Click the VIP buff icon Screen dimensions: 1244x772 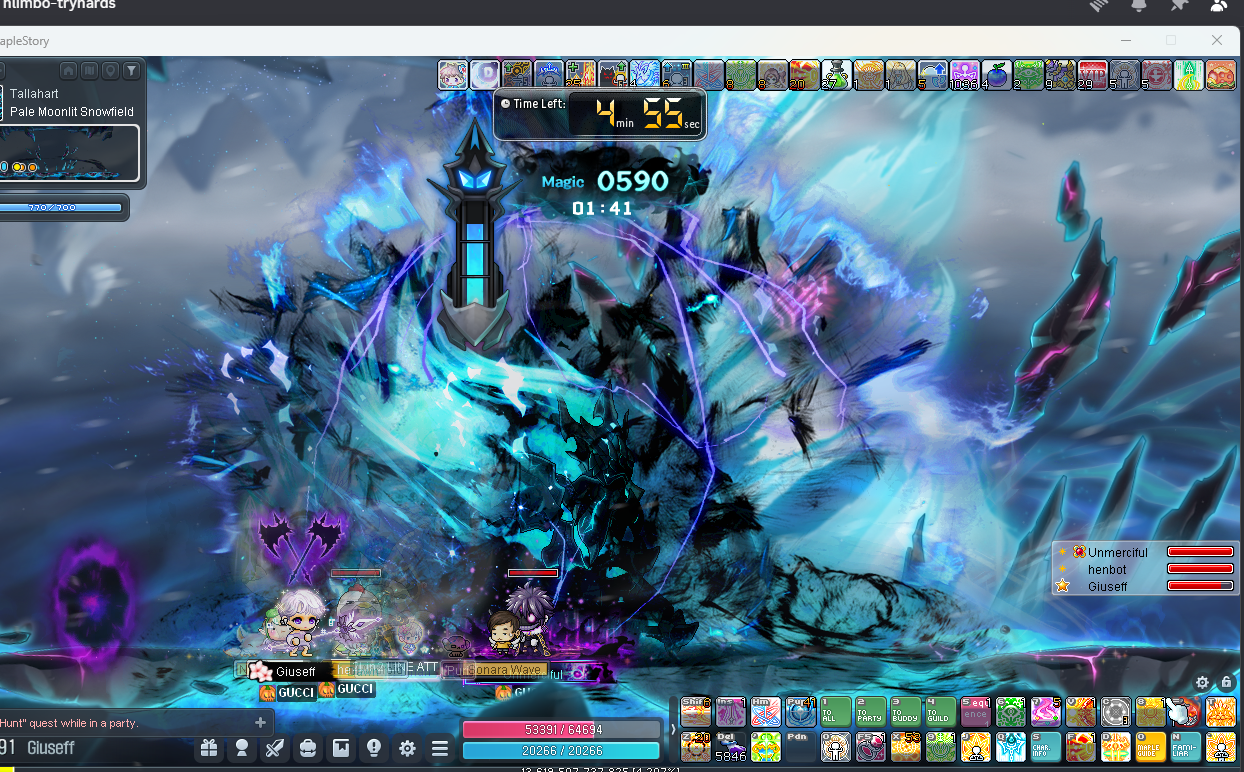[1093, 75]
